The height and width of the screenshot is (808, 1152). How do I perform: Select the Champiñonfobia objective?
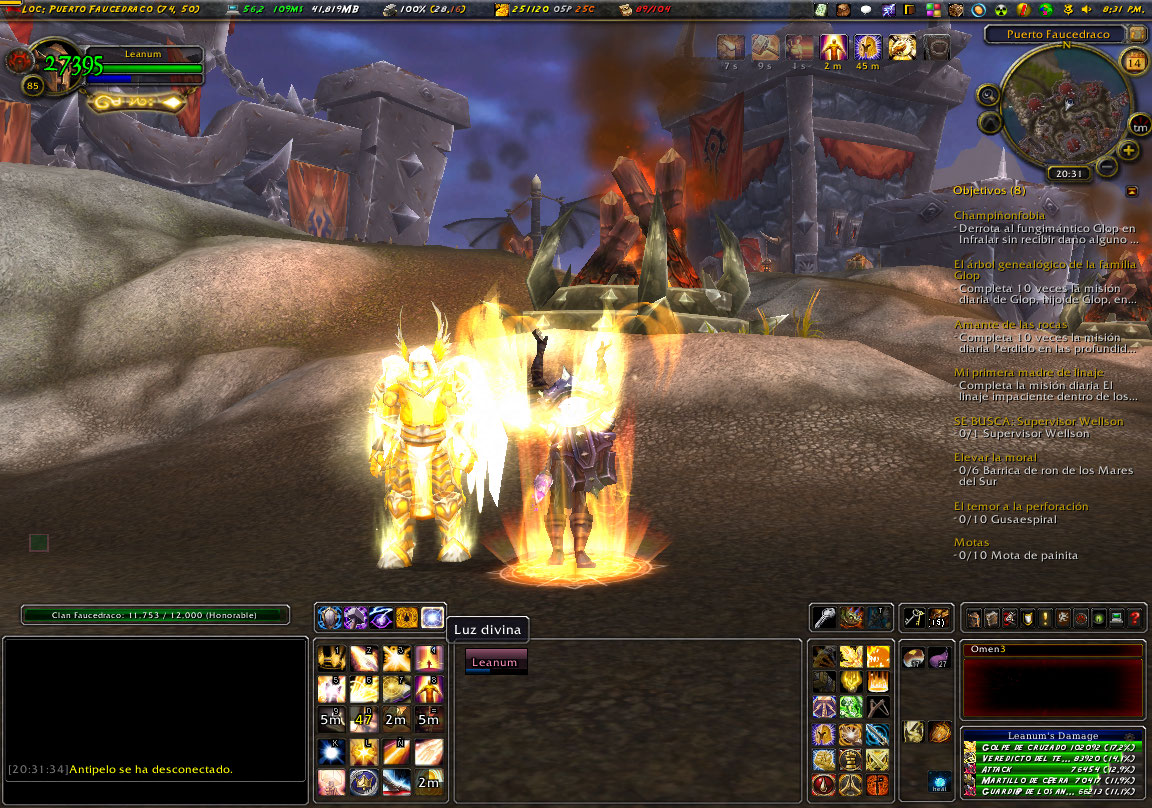(x=999, y=215)
